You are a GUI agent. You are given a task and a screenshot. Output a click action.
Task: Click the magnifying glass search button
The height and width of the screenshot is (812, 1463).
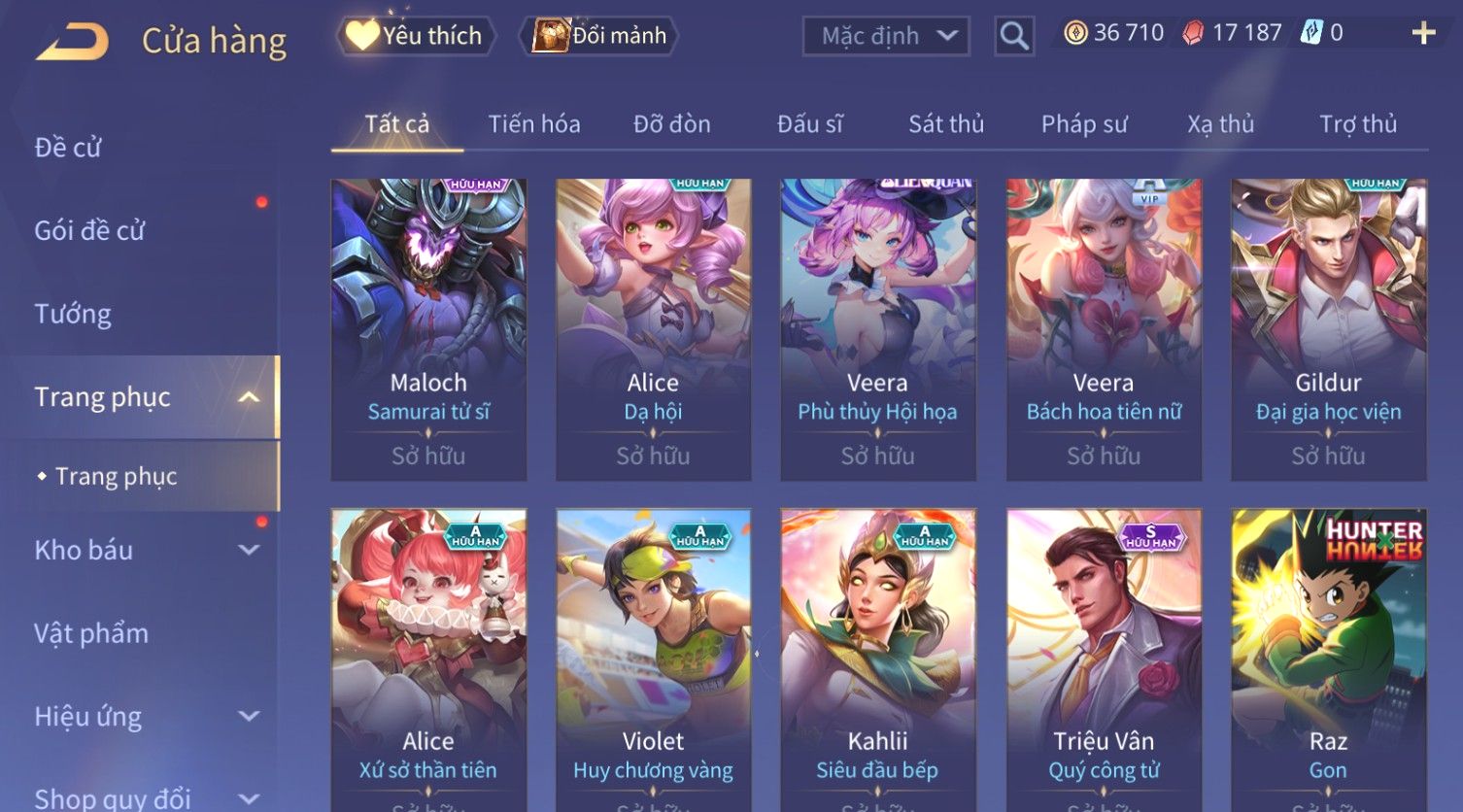1013,36
